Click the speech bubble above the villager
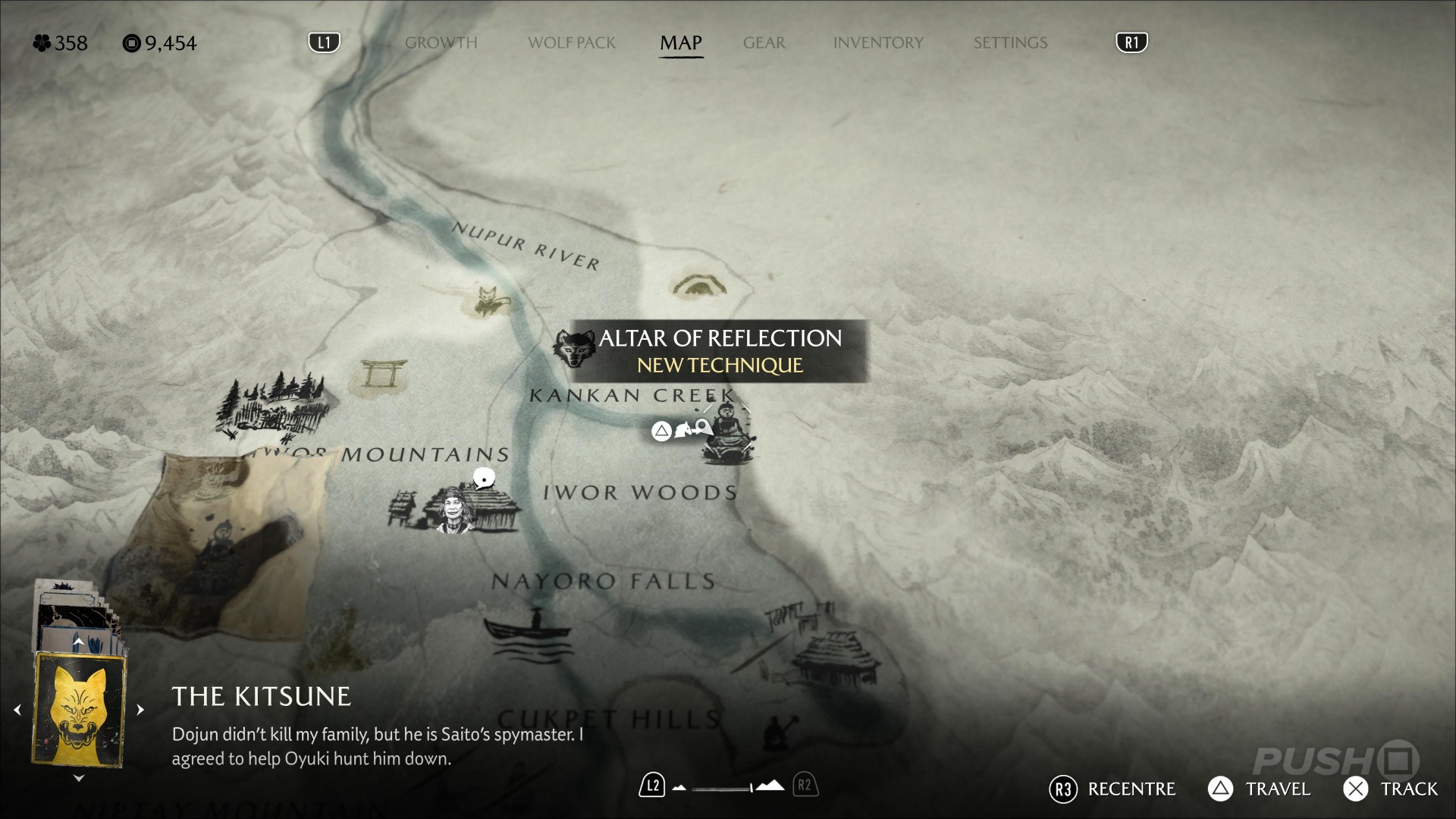 (x=484, y=479)
